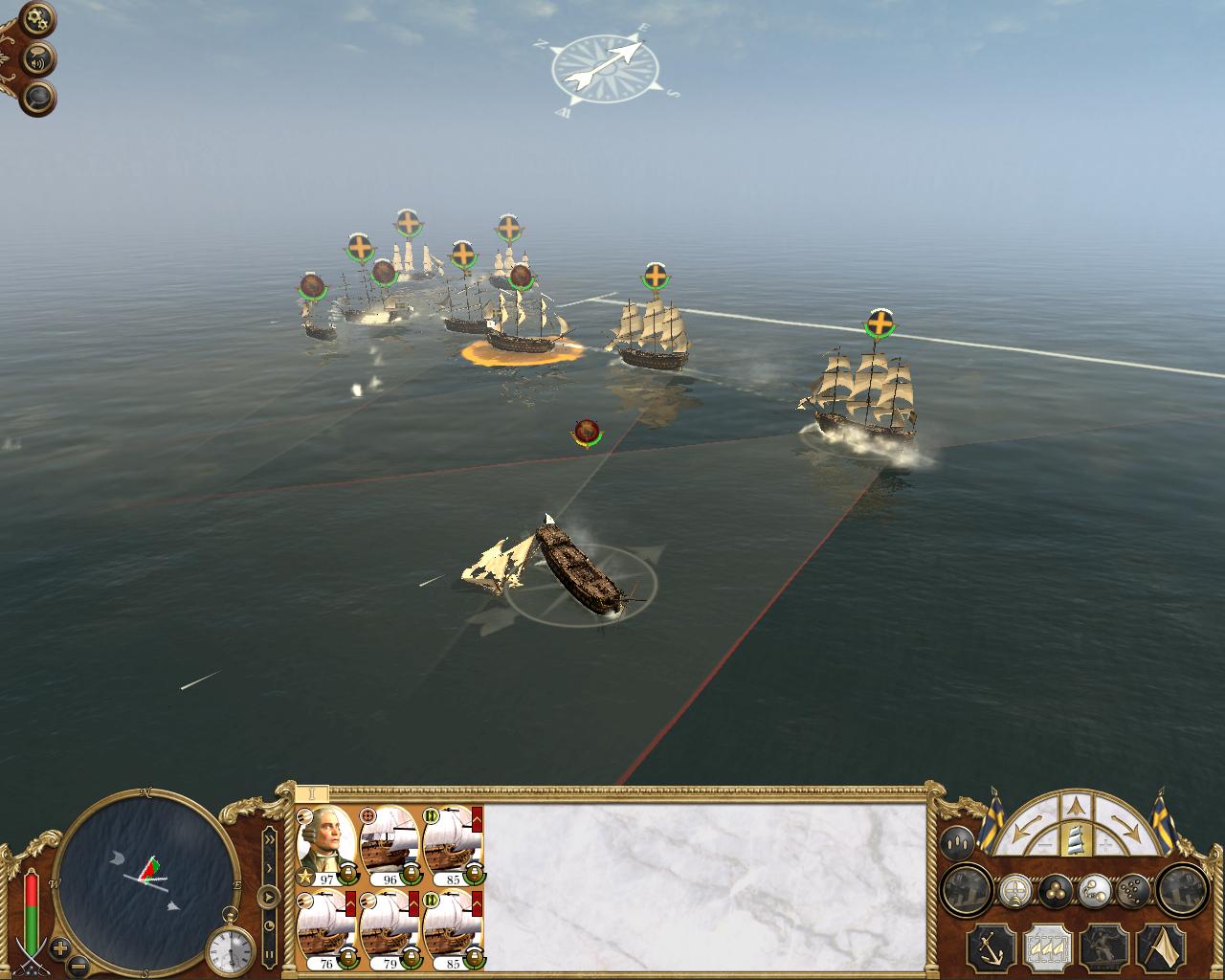The width and height of the screenshot is (1225, 980).
Task: Drop anchor with the anchor button
Action: tap(991, 947)
